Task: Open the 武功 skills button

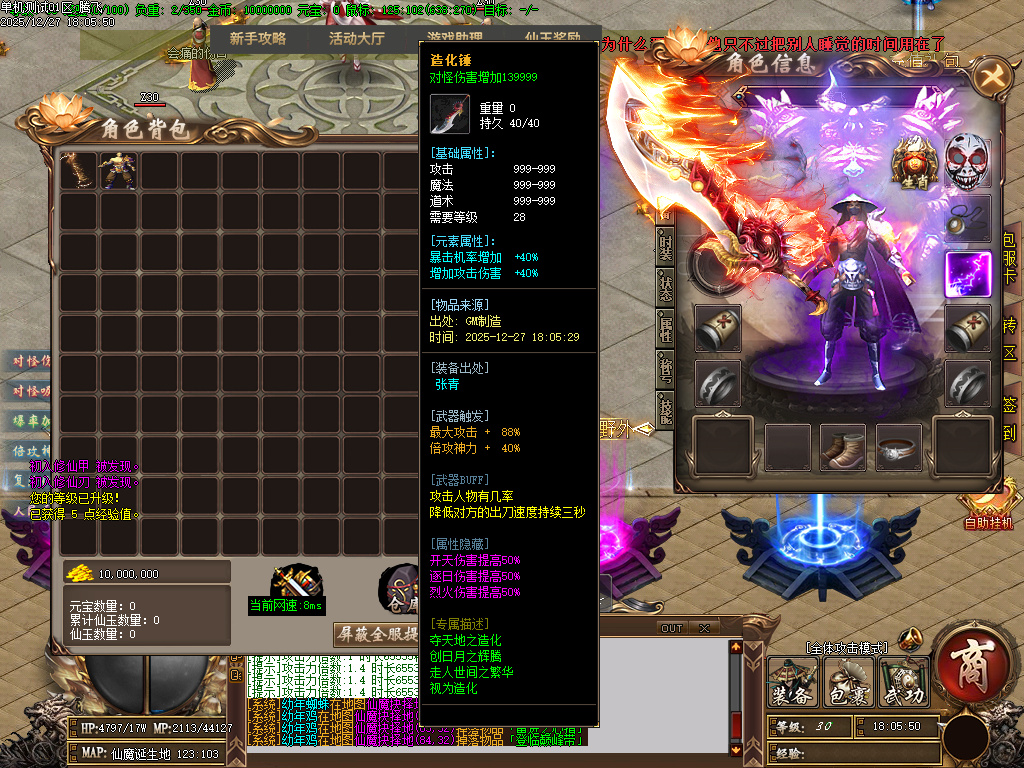Action: tap(903, 683)
